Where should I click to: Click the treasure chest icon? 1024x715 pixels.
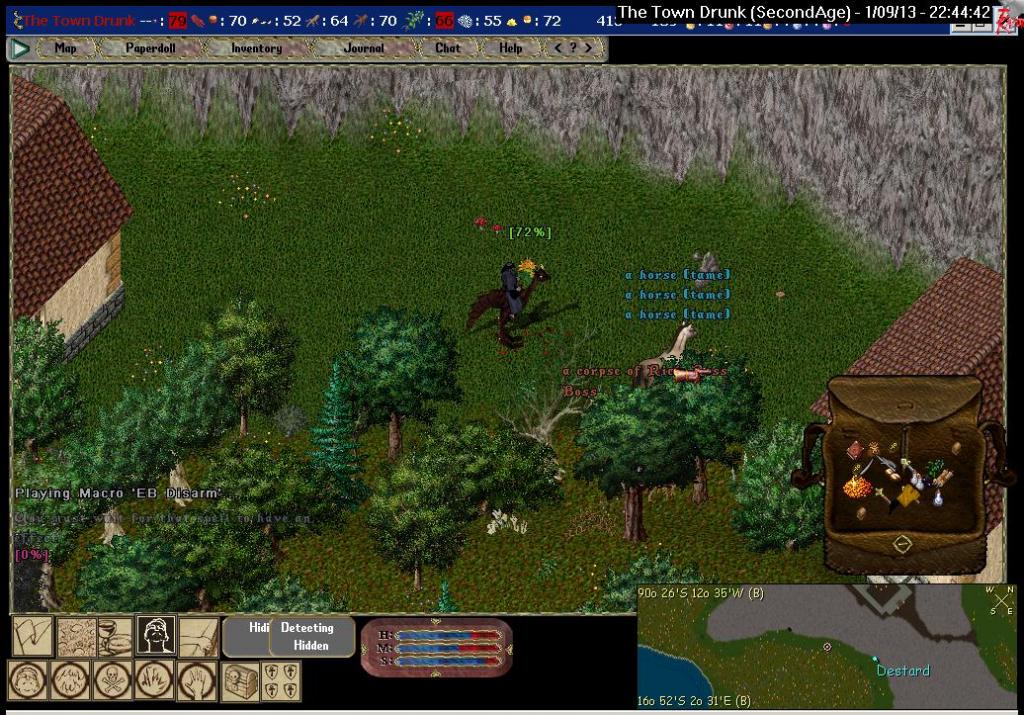tap(239, 681)
